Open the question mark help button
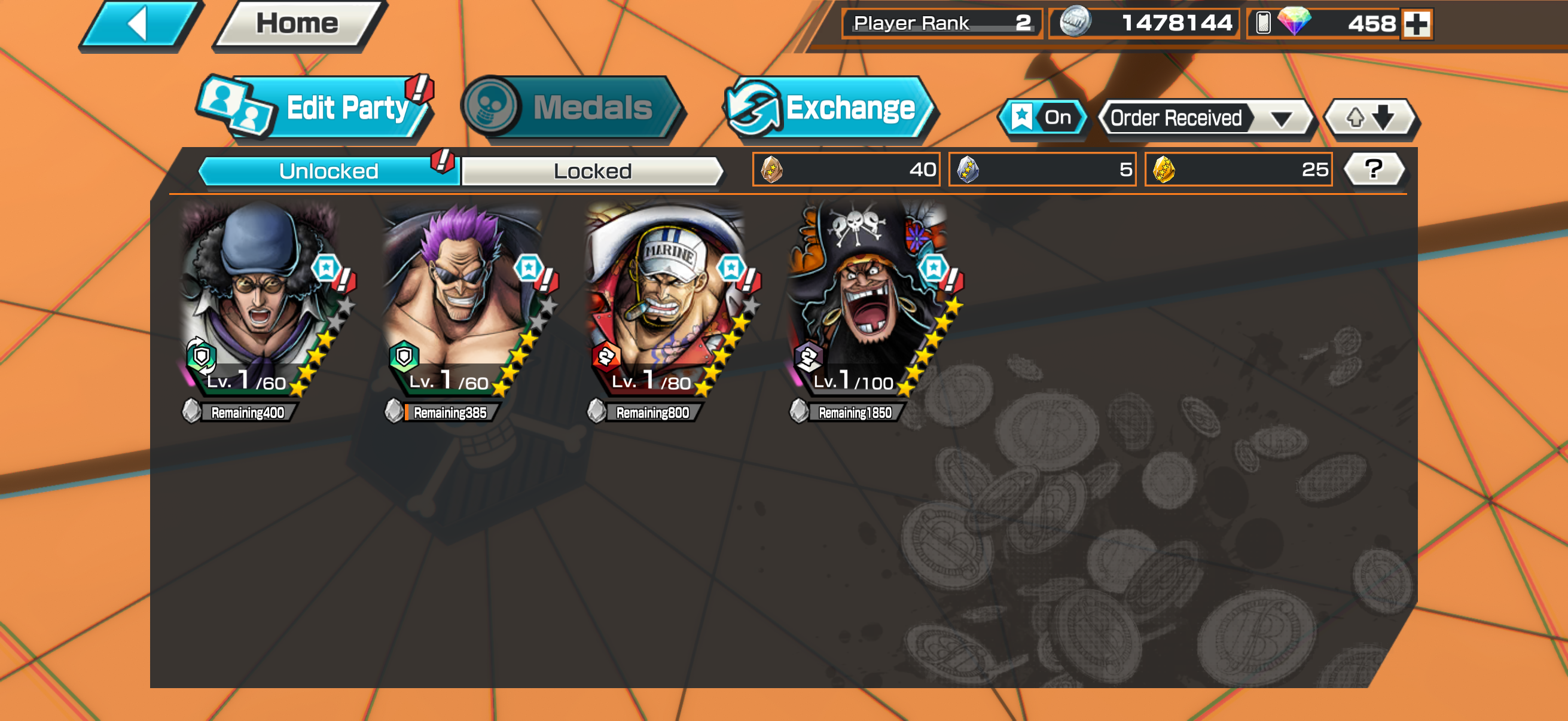 click(1373, 169)
